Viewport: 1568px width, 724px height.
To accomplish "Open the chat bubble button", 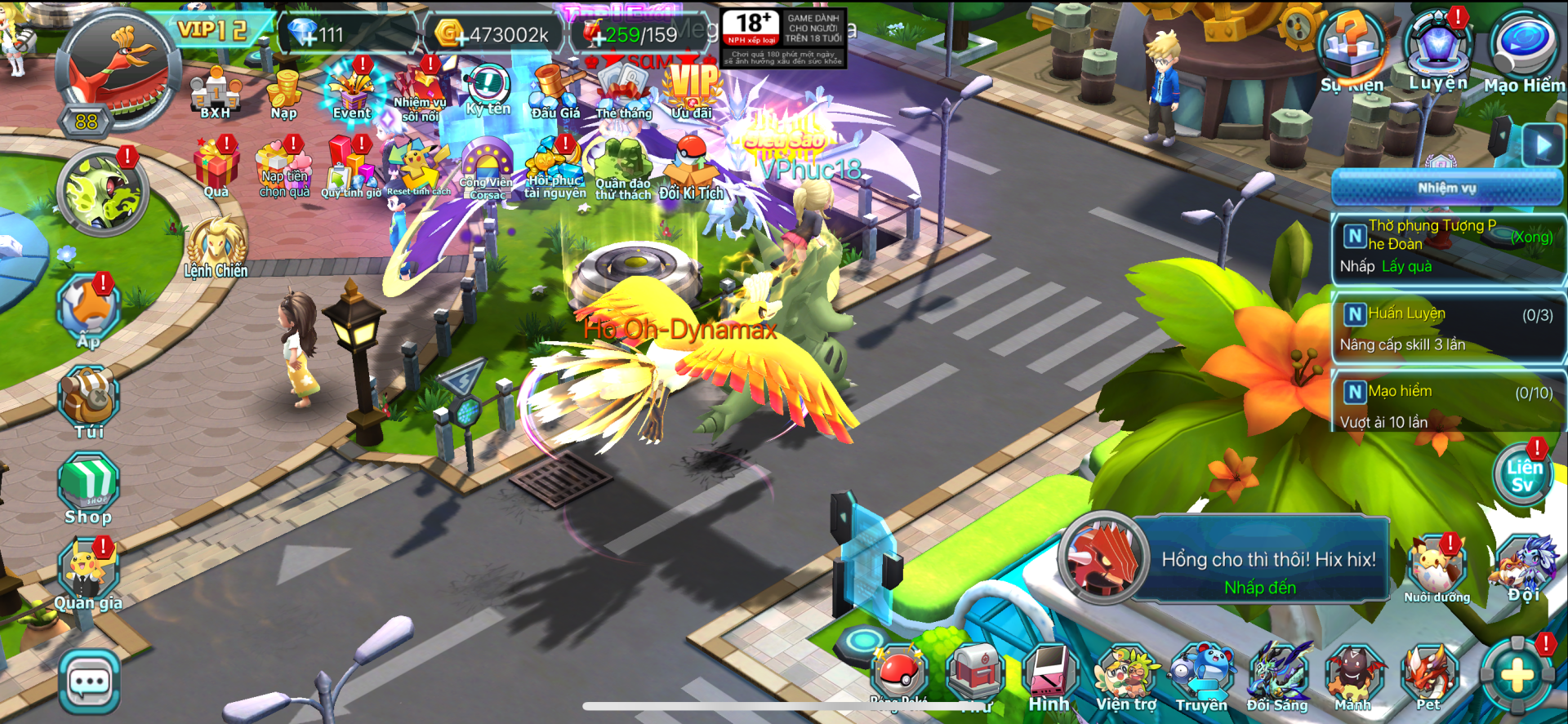I will coord(90,682).
